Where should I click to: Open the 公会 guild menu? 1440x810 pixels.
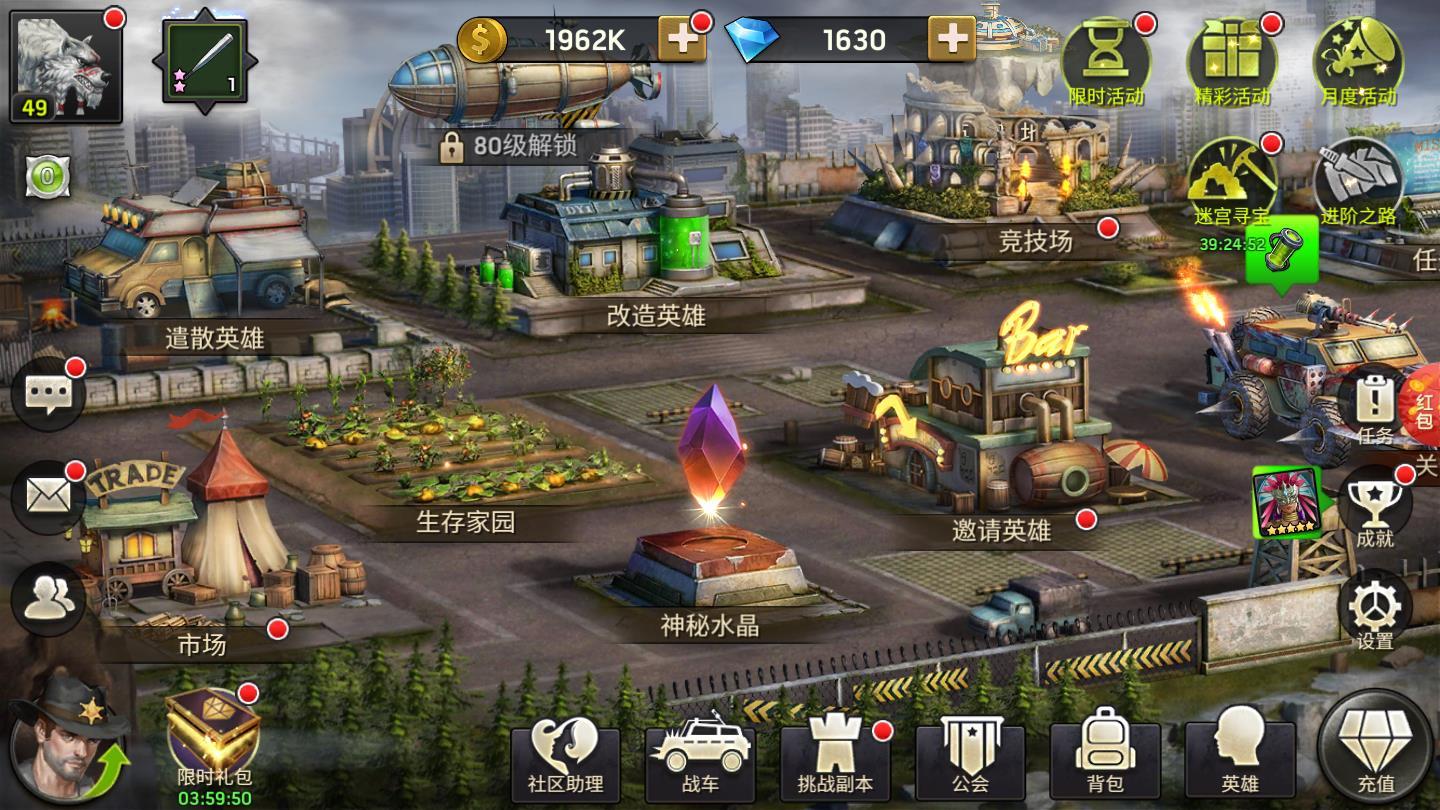pyautogui.click(x=970, y=760)
